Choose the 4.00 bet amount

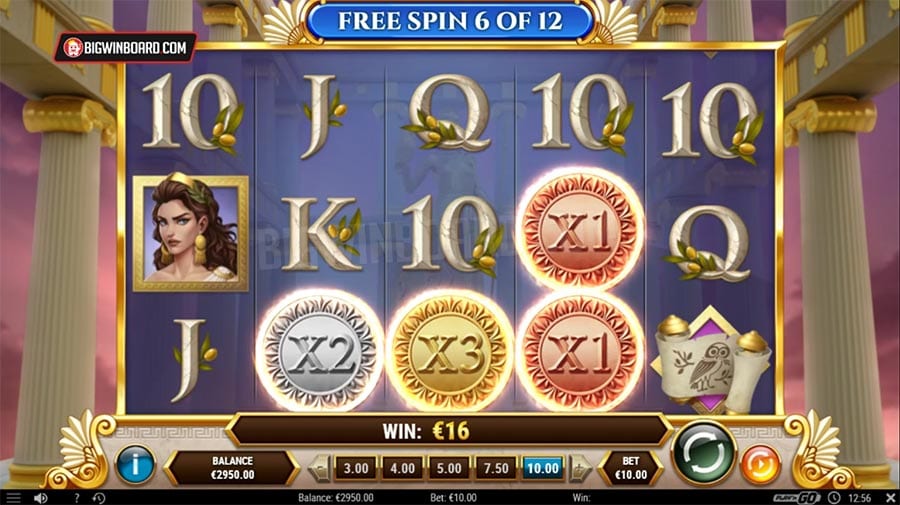point(401,467)
